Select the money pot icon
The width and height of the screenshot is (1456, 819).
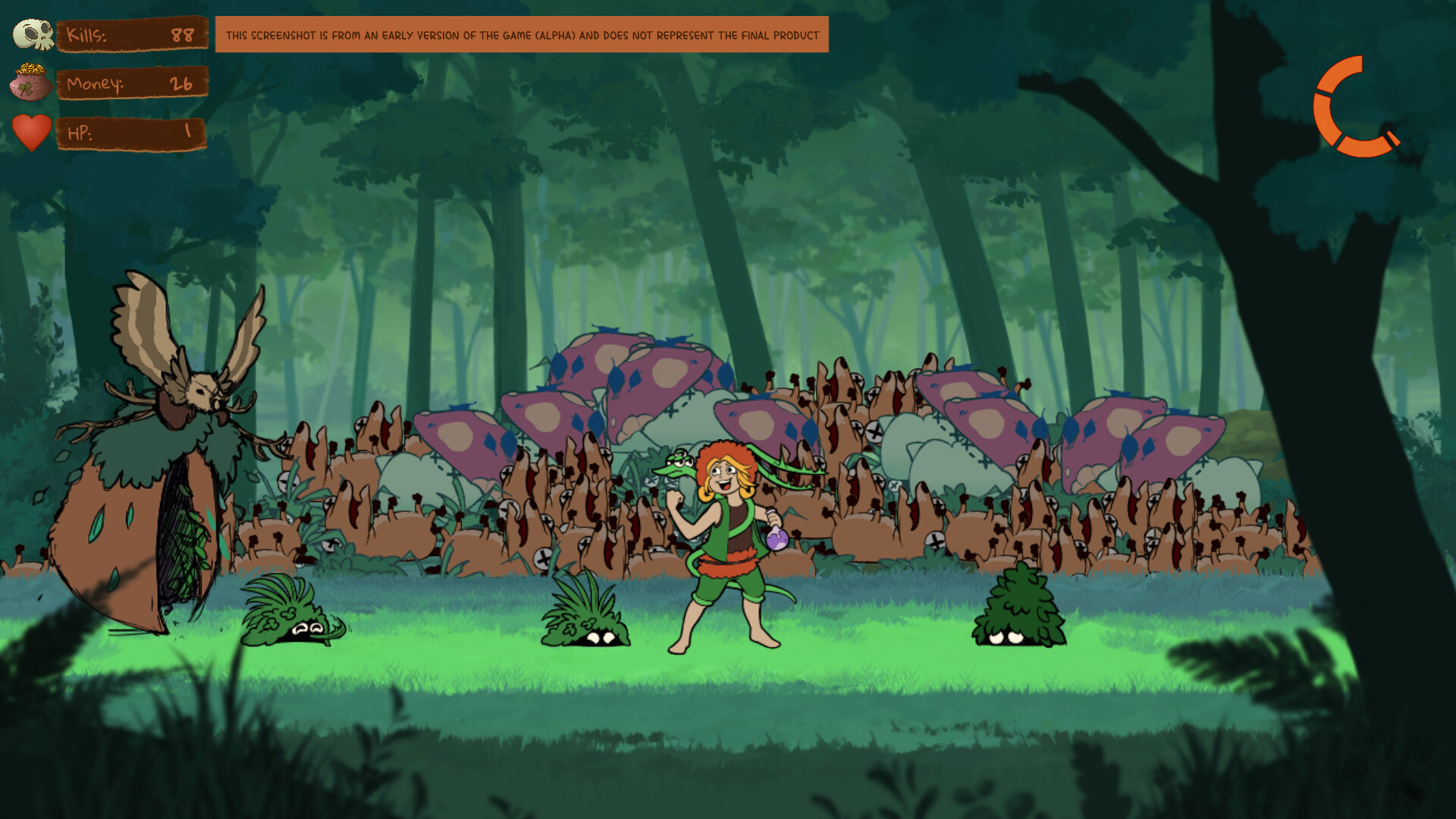[x=32, y=83]
